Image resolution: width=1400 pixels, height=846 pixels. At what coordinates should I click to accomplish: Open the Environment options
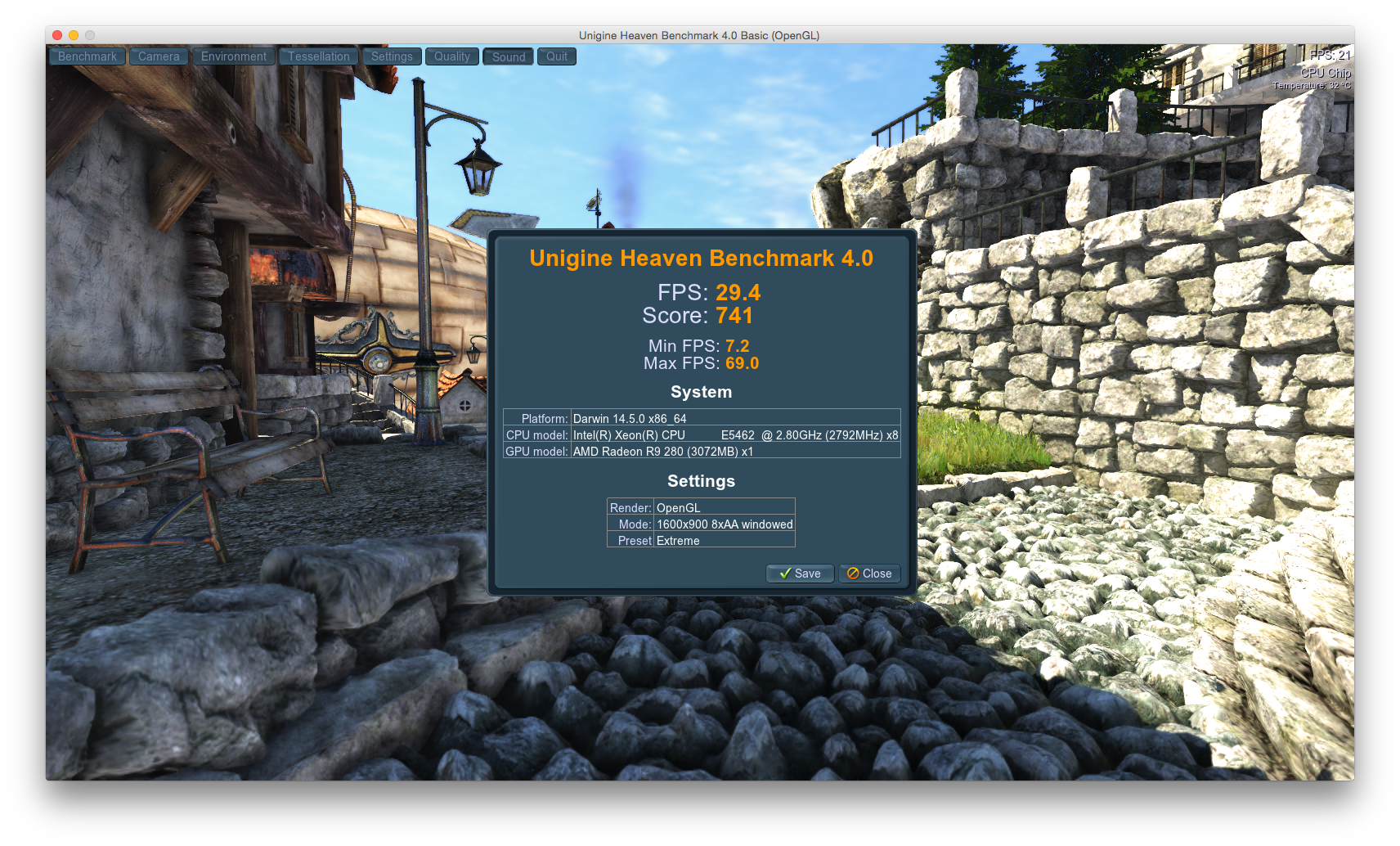pyautogui.click(x=234, y=56)
